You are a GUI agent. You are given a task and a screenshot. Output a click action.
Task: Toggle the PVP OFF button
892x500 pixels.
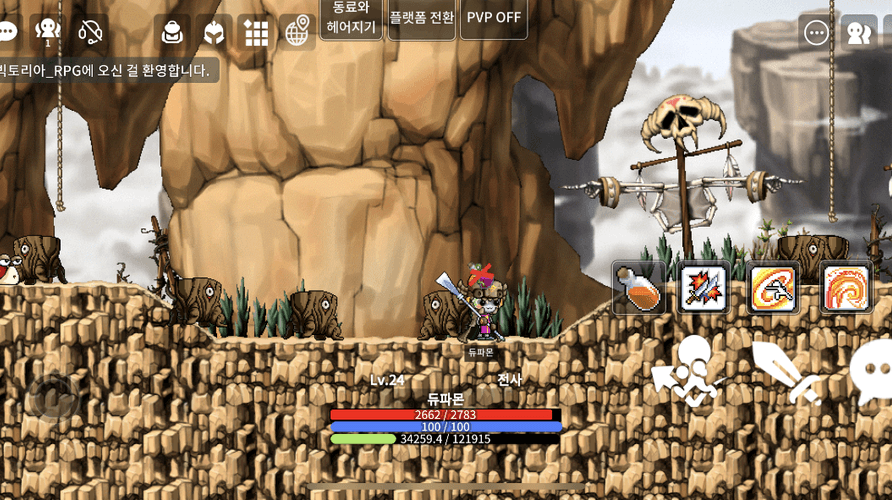pos(494,18)
